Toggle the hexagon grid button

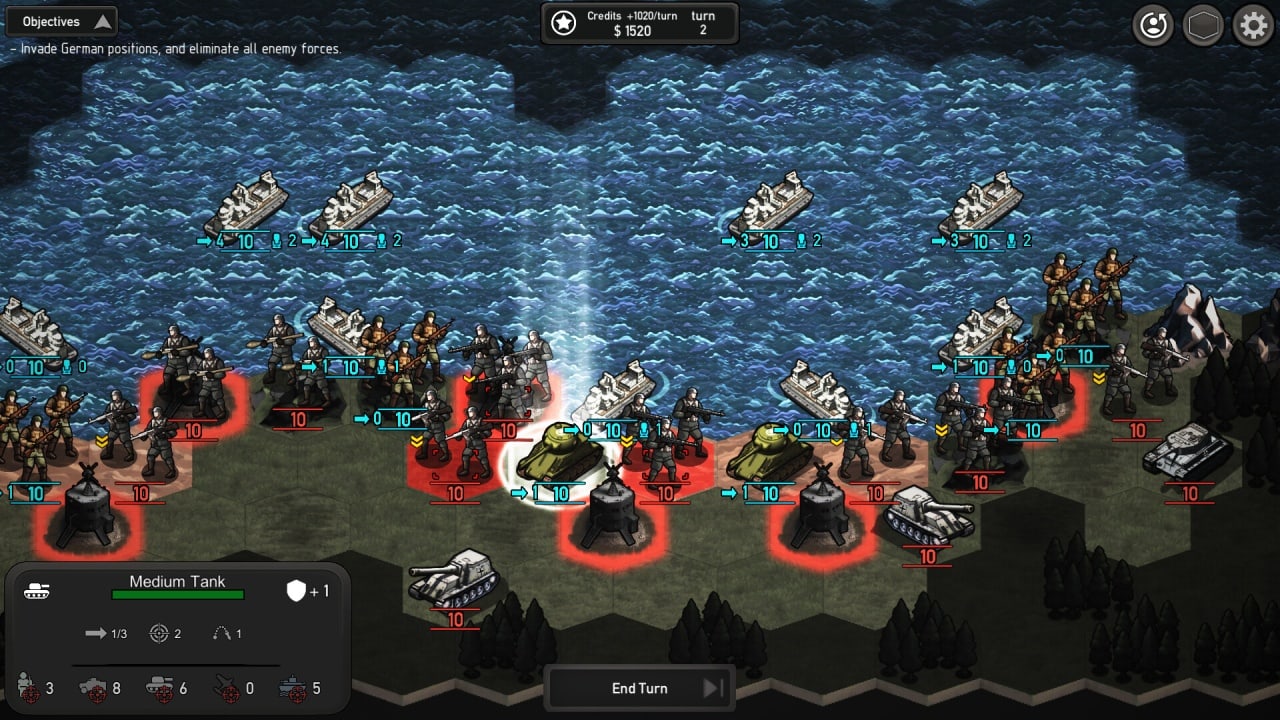[1203, 26]
